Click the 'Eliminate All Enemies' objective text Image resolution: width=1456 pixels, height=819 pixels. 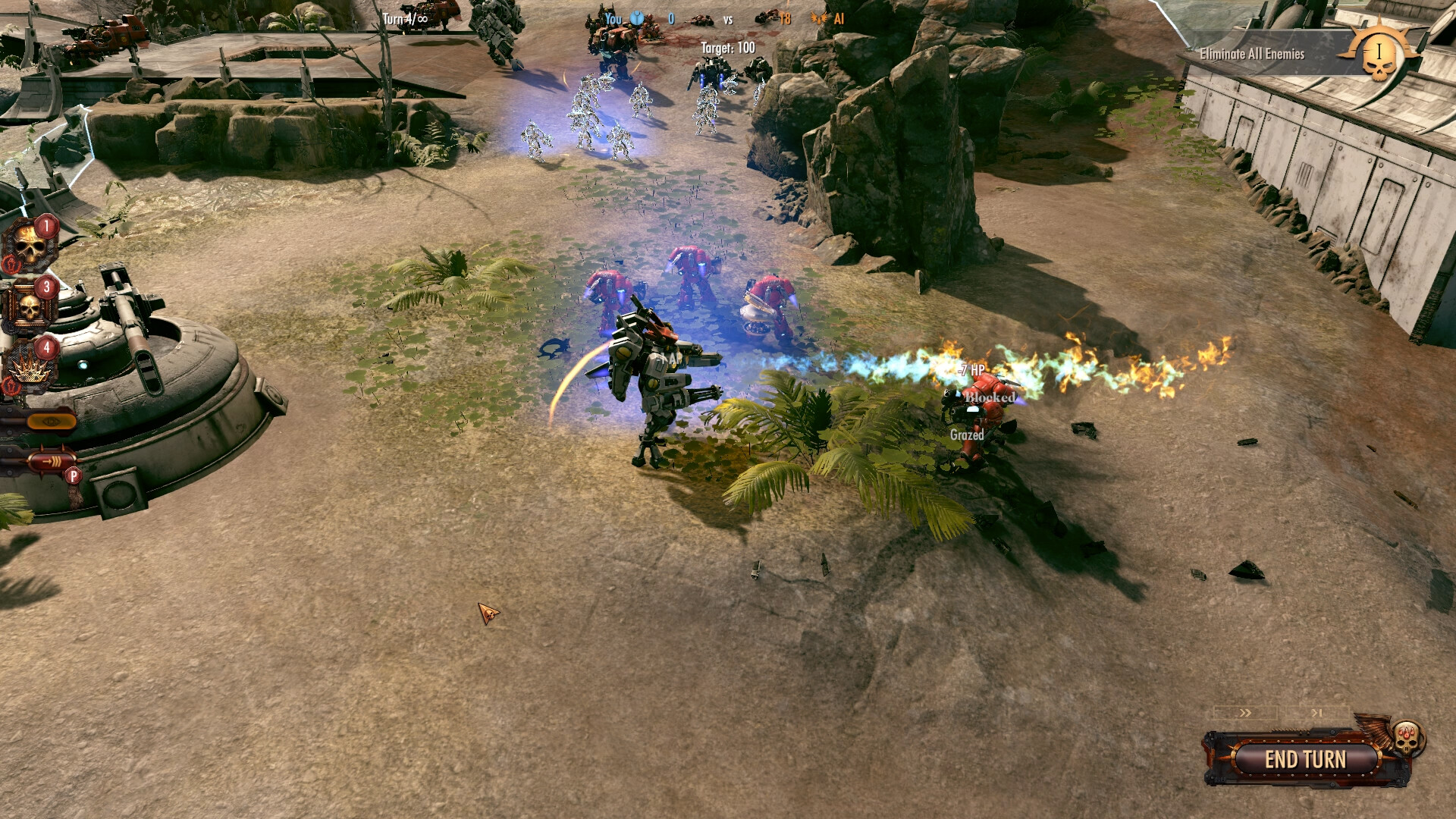pyautogui.click(x=1253, y=53)
